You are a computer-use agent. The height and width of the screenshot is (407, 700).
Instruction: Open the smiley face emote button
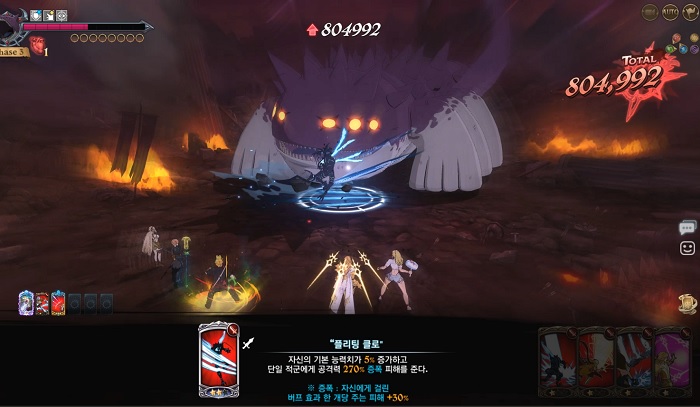(687, 247)
